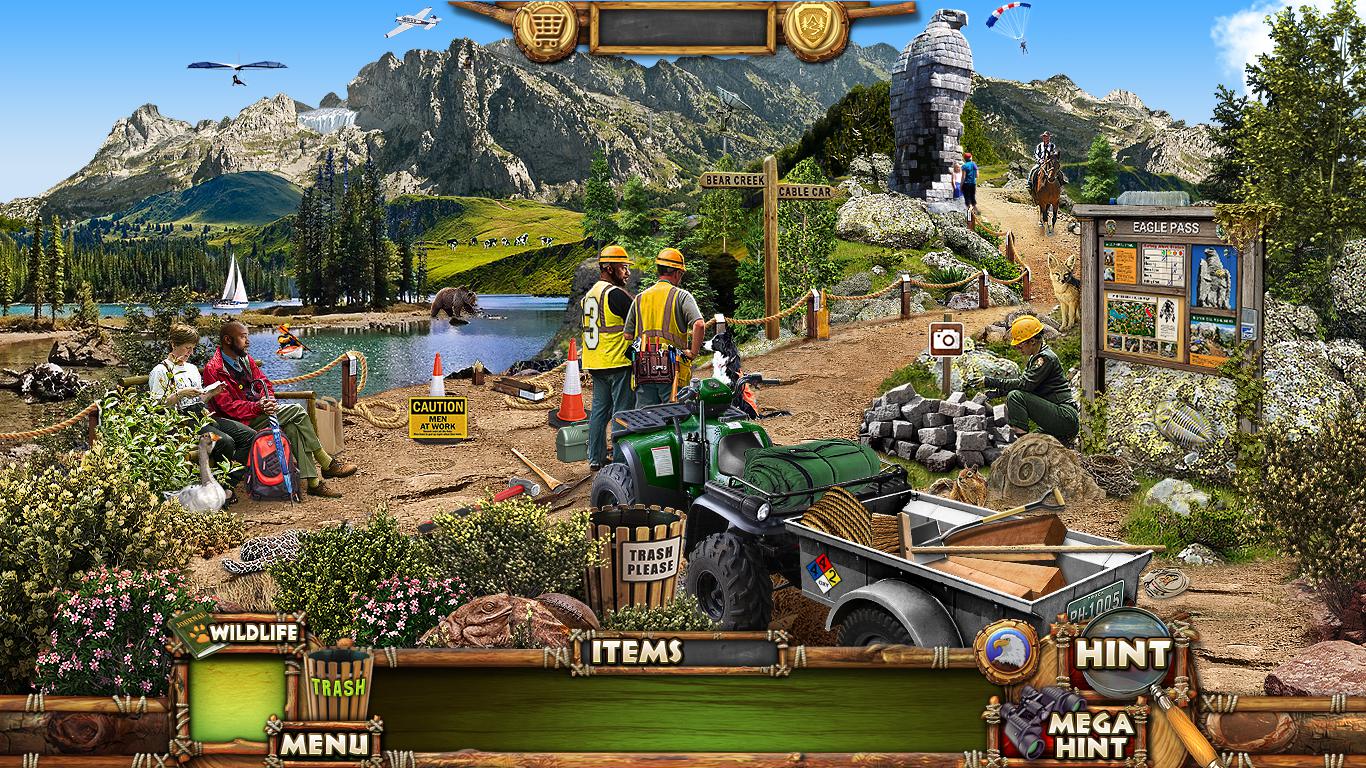Screen dimensions: 1366x768
Task: Select the Items panel label
Action: point(636,651)
